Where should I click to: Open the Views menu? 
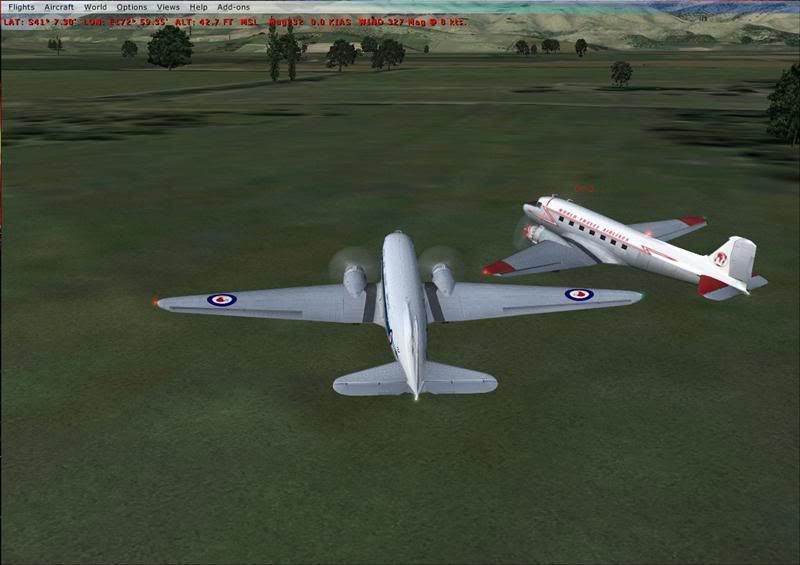[168, 7]
